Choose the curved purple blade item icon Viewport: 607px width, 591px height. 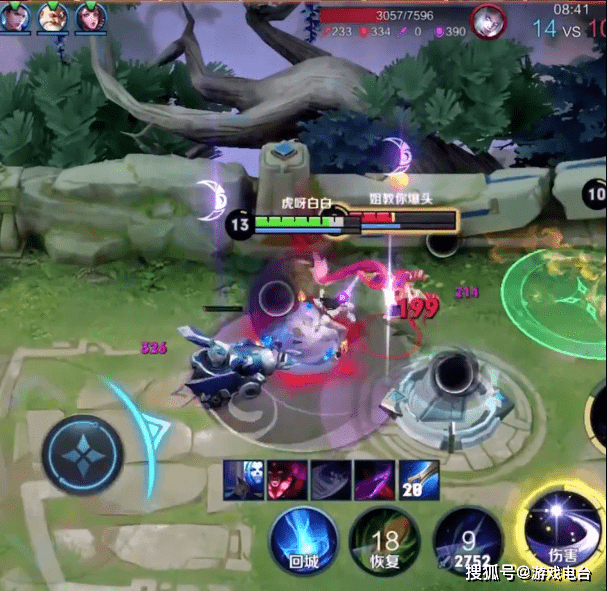375,479
